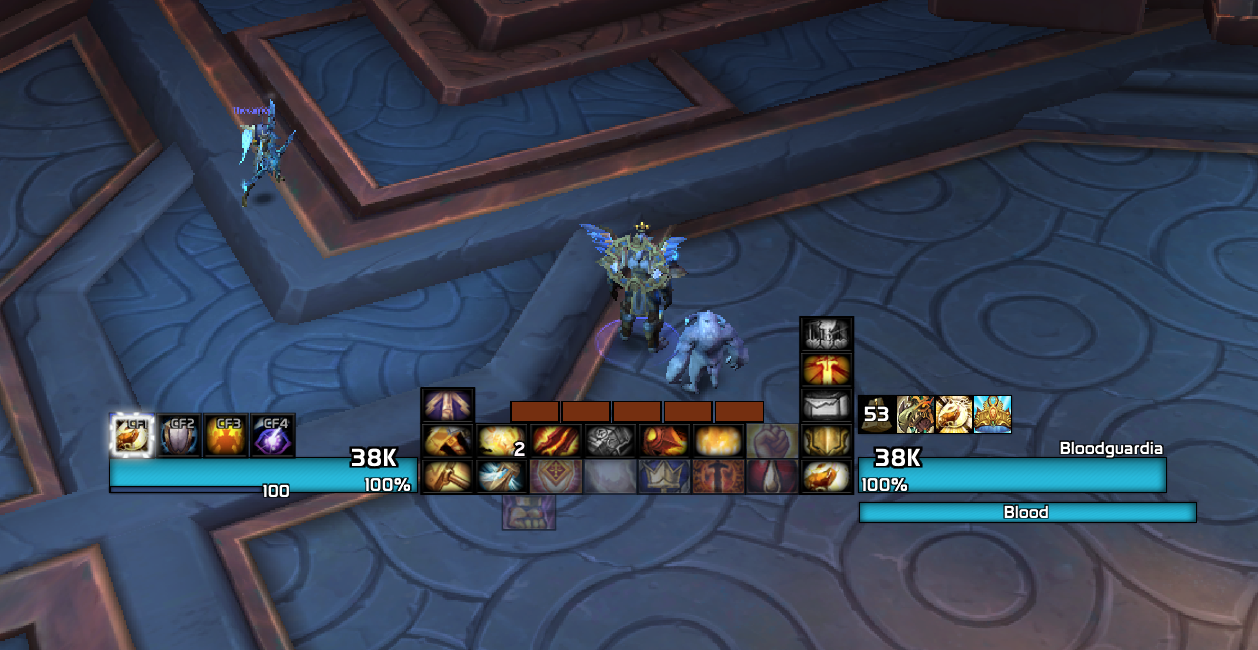Image resolution: width=1258 pixels, height=650 pixels.
Task: Trigger the CF3 golden winged figure ability
Action: point(226,435)
